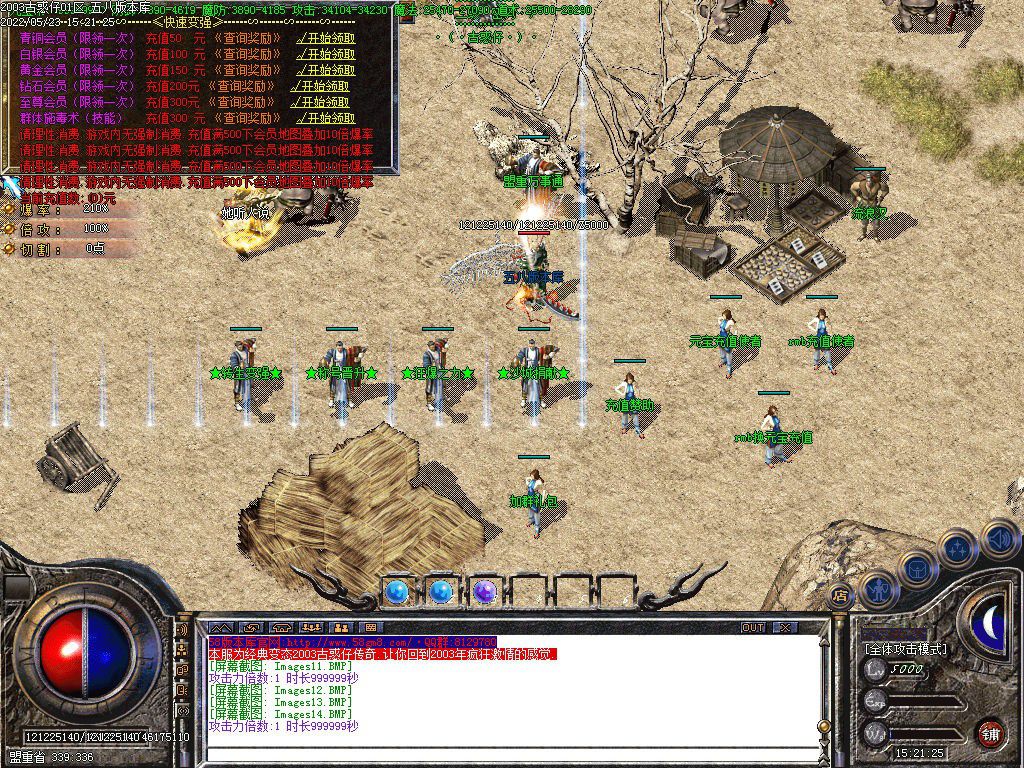Claim the Supreme member (至尊会员) reward
The image size is (1024, 768).
pos(322,102)
